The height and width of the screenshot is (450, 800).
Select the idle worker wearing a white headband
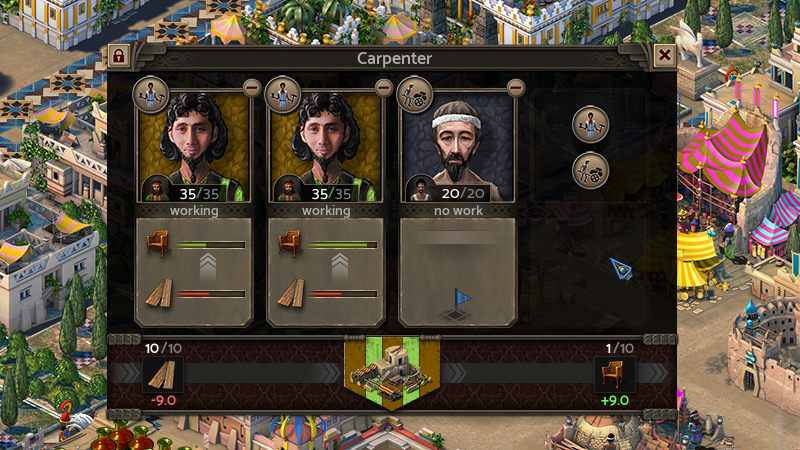coord(457,145)
